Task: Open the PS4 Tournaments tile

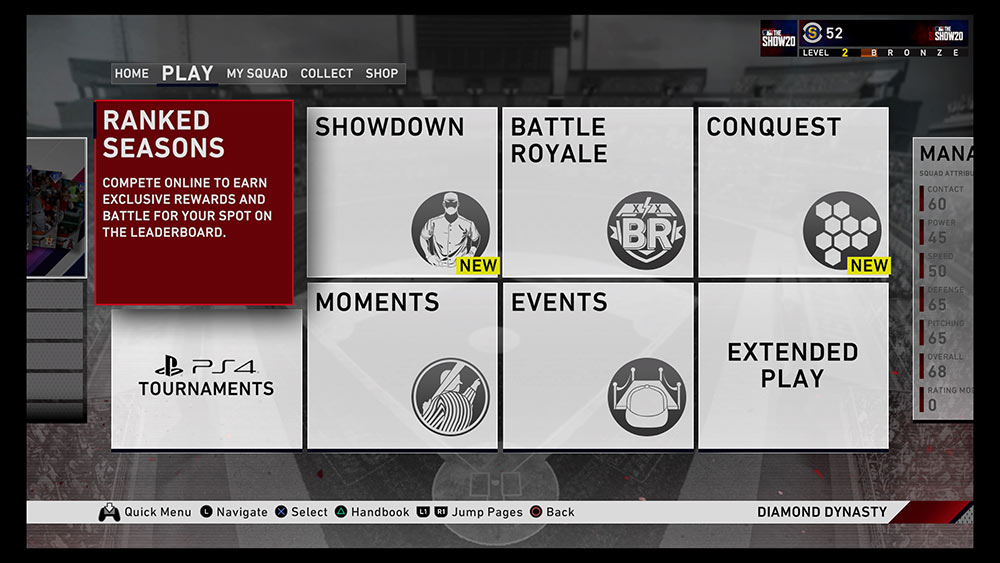Action: point(206,378)
